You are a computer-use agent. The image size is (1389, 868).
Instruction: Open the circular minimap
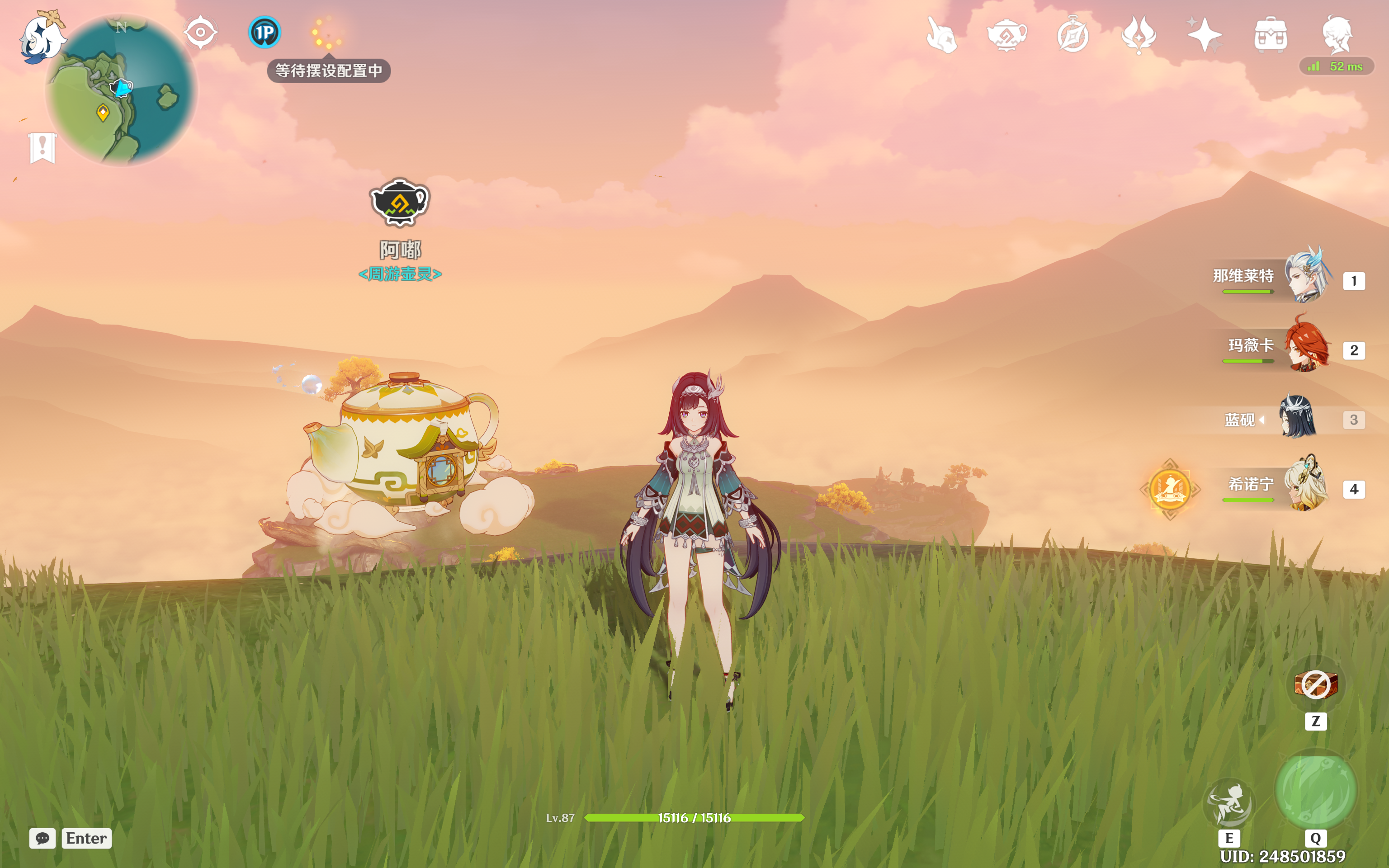pos(121,91)
